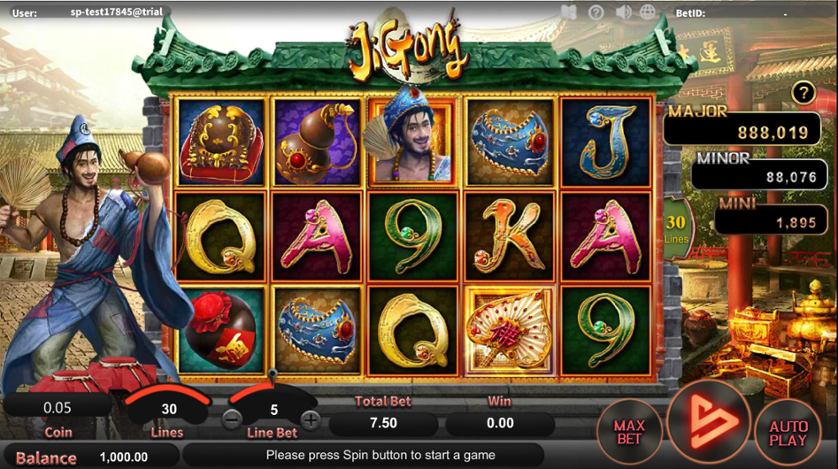Click the 30 Lines indicator beside reels
This screenshot has width=838, height=469.
pos(676,226)
